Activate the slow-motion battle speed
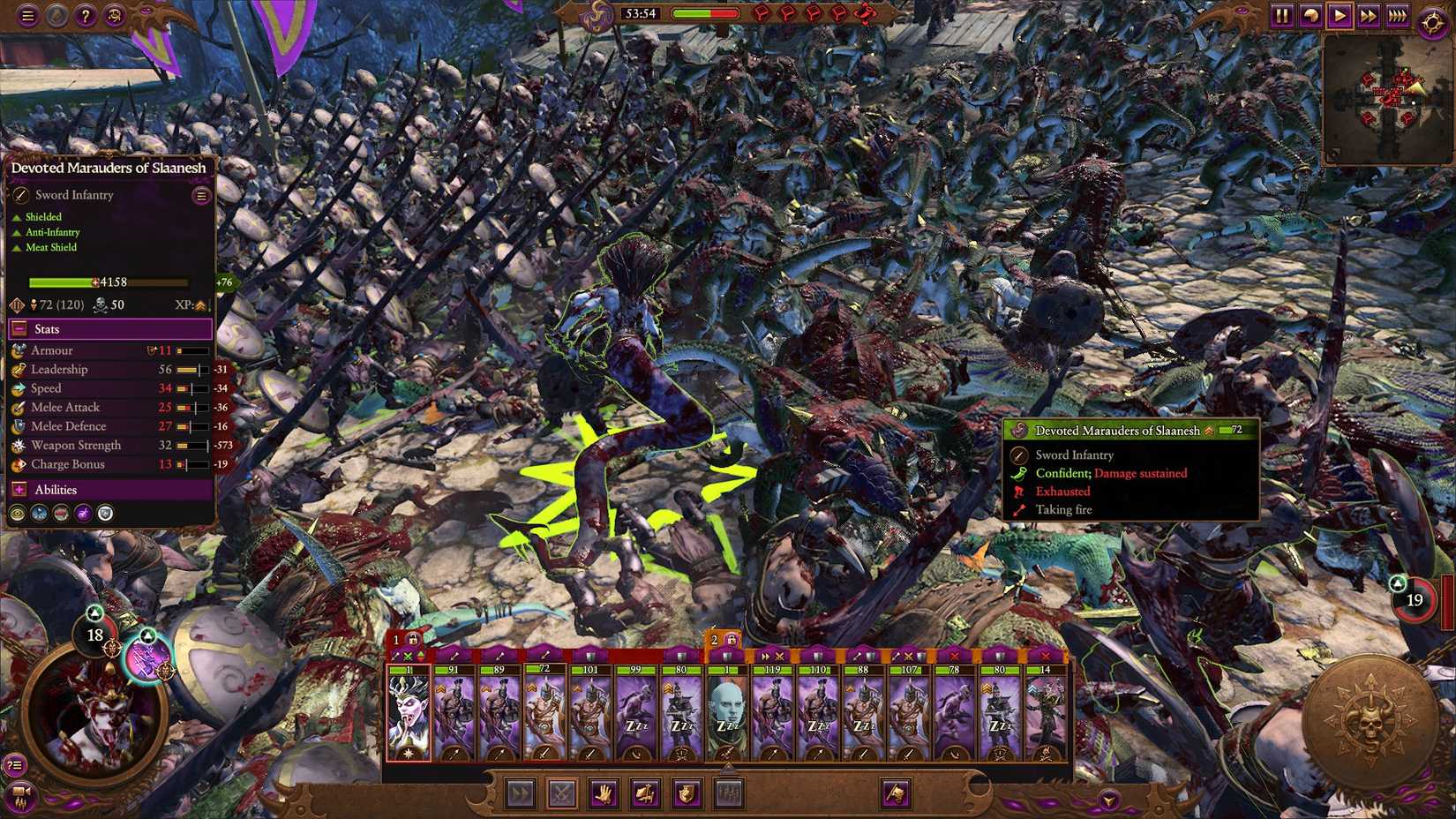The width and height of the screenshot is (1456, 819). coord(1312,15)
